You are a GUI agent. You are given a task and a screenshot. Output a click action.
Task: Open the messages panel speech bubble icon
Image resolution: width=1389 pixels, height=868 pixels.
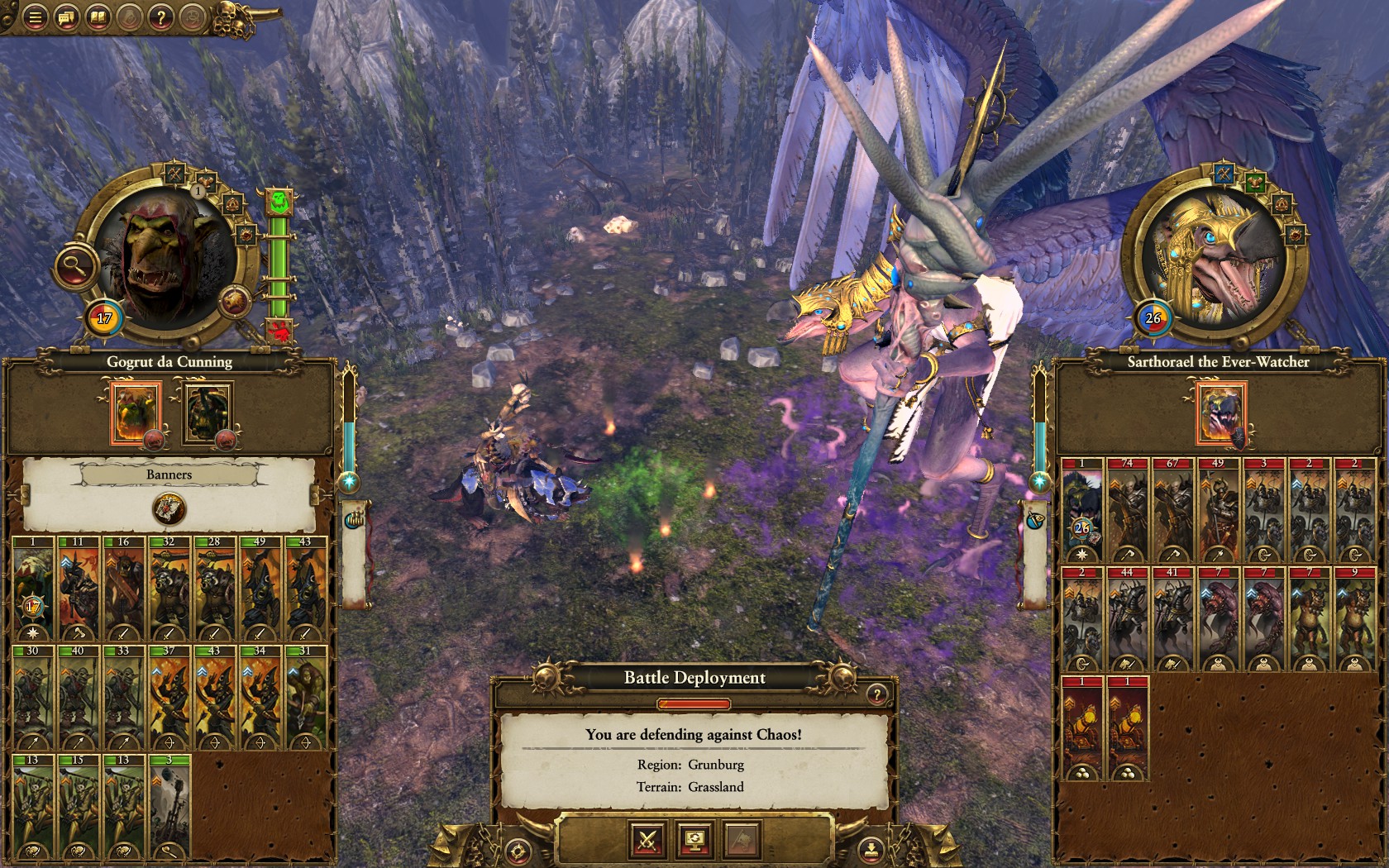click(67, 17)
